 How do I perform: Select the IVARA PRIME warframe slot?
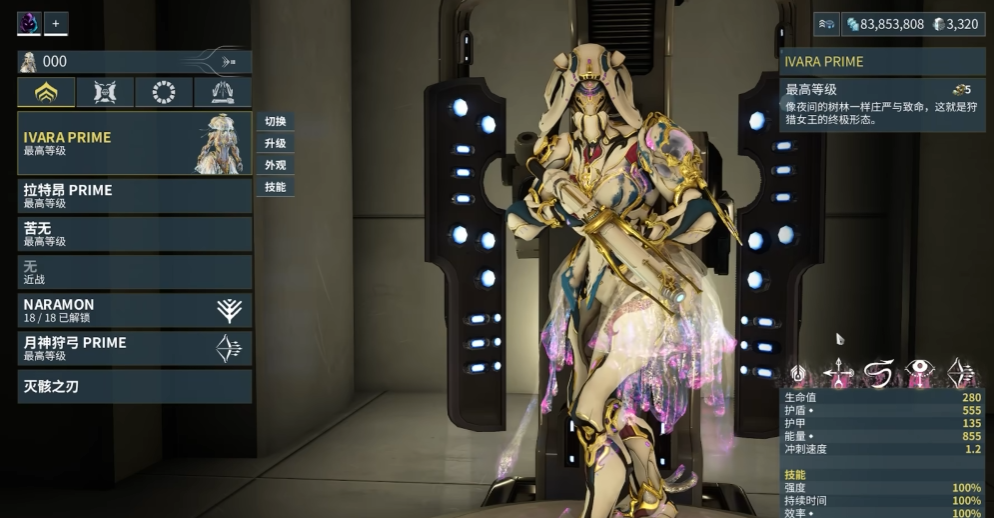(x=134, y=143)
